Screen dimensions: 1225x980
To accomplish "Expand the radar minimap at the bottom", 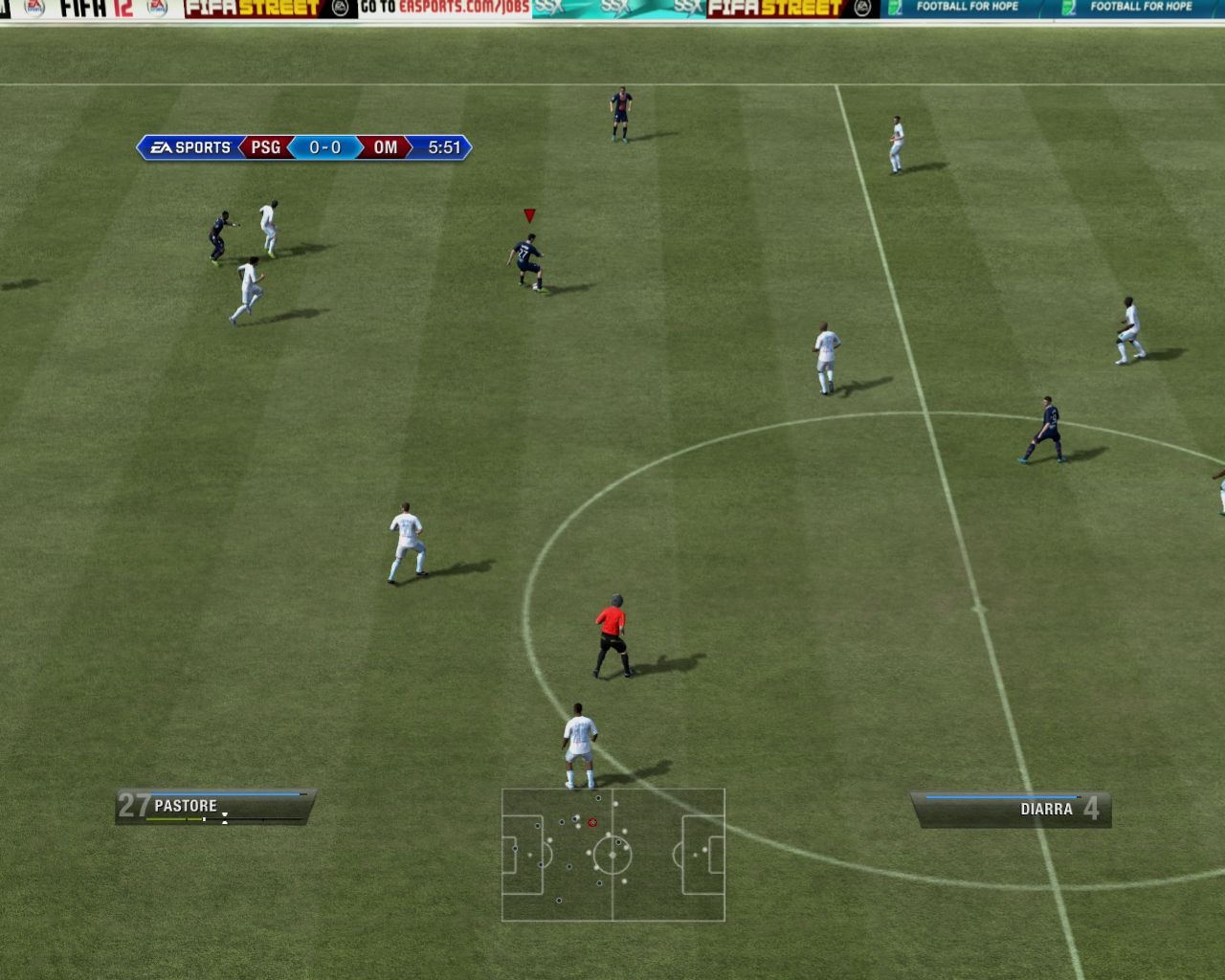I will [613, 857].
